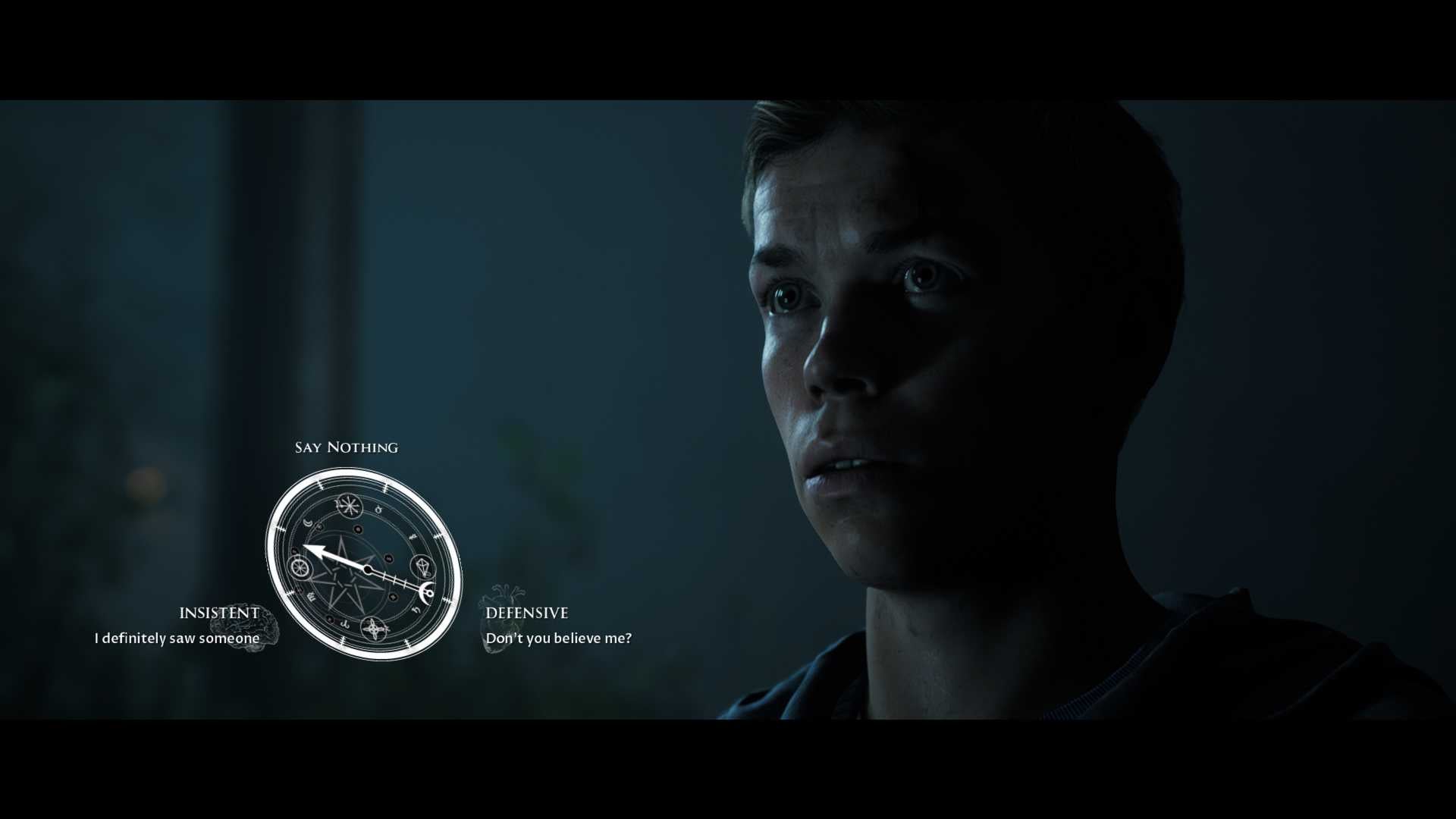The width and height of the screenshot is (1456, 819).
Task: Click the line 'I definitely saw someone'
Action: (175, 639)
